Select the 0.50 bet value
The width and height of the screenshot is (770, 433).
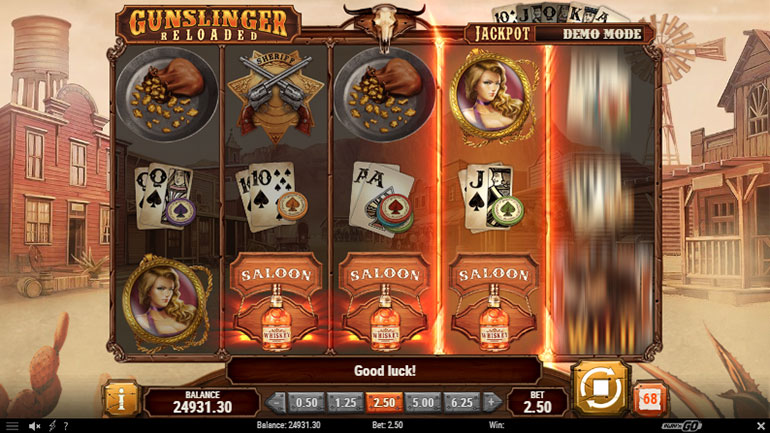coord(306,402)
